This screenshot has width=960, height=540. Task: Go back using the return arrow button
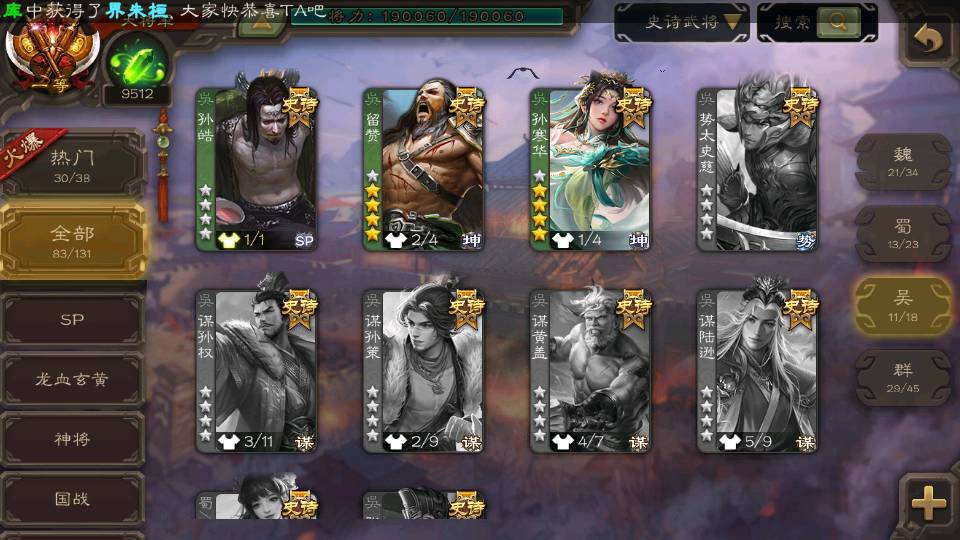pos(929,40)
